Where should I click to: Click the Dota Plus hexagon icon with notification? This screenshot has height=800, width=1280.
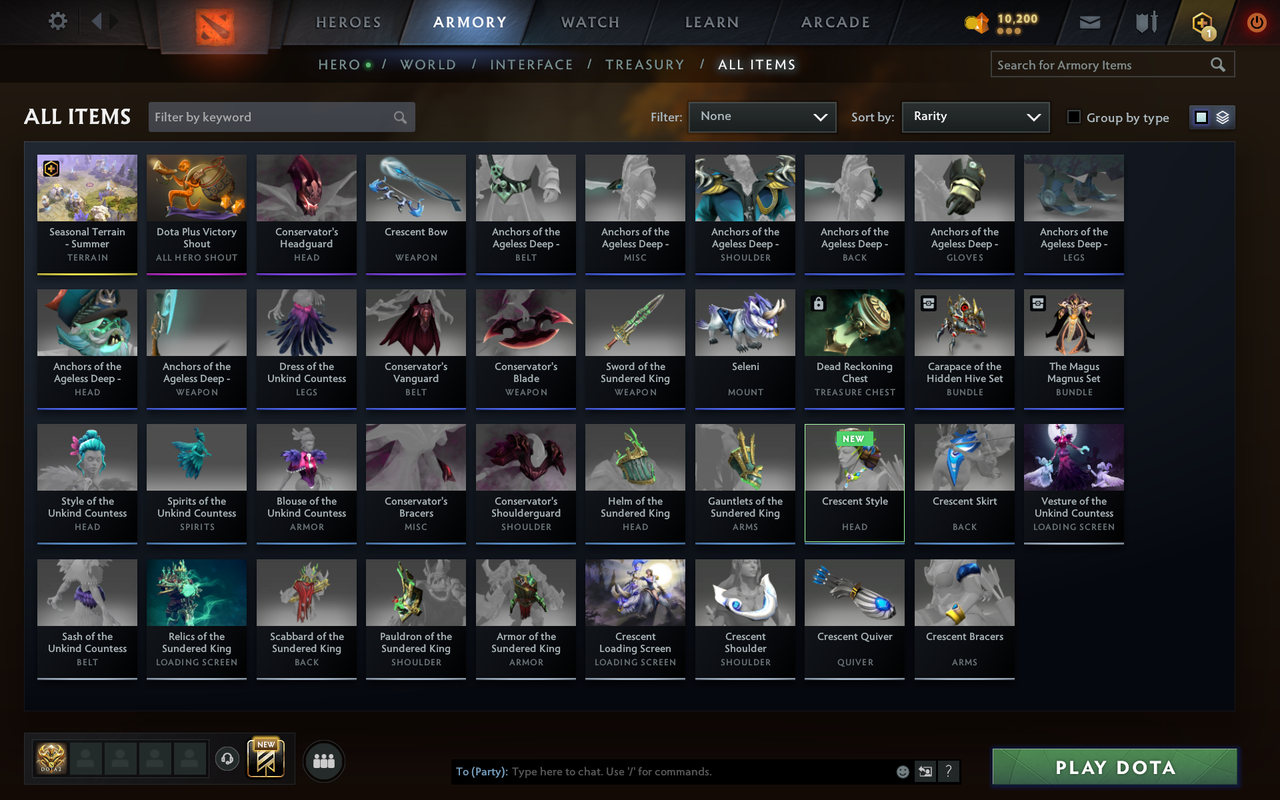[x=1201, y=22]
